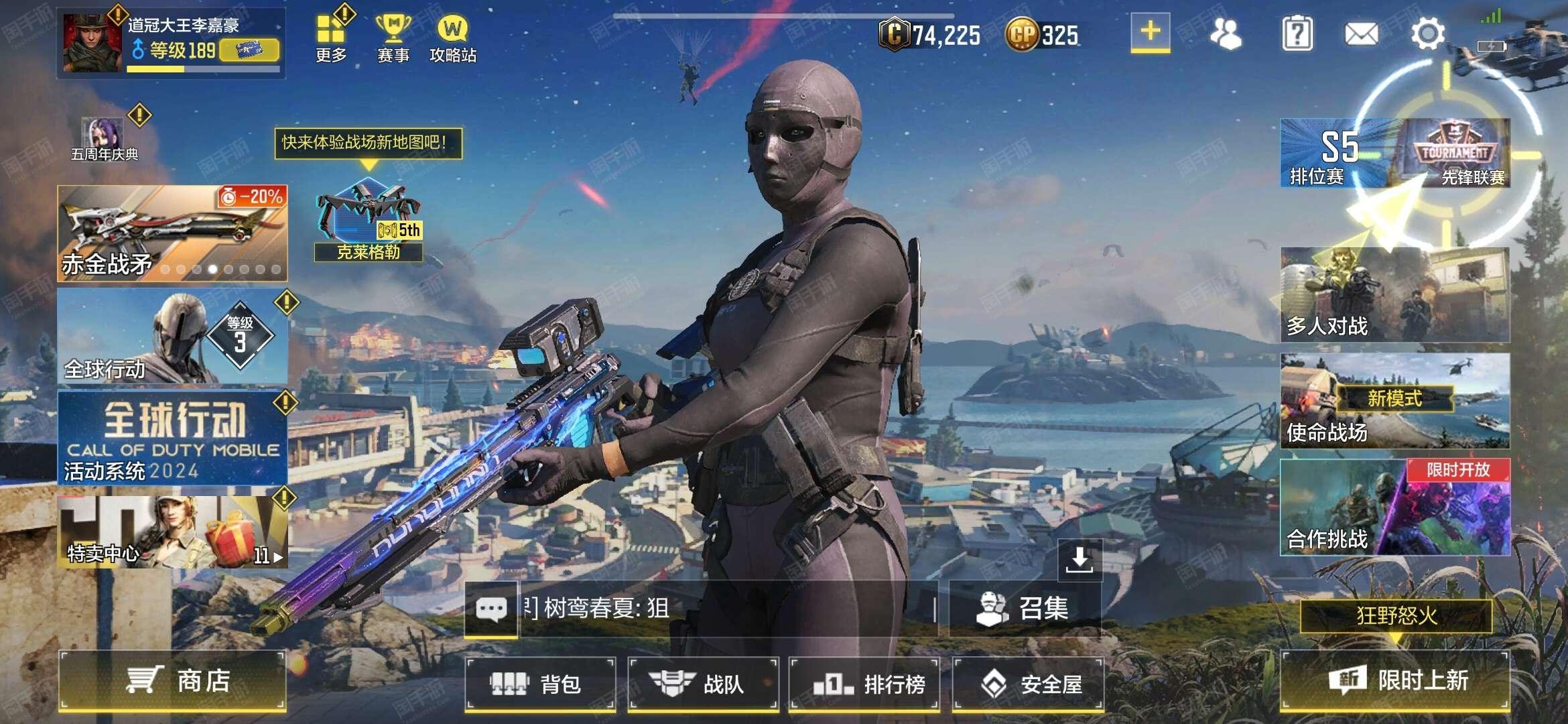Open the 特卖中心 sale banner

pos(173,532)
